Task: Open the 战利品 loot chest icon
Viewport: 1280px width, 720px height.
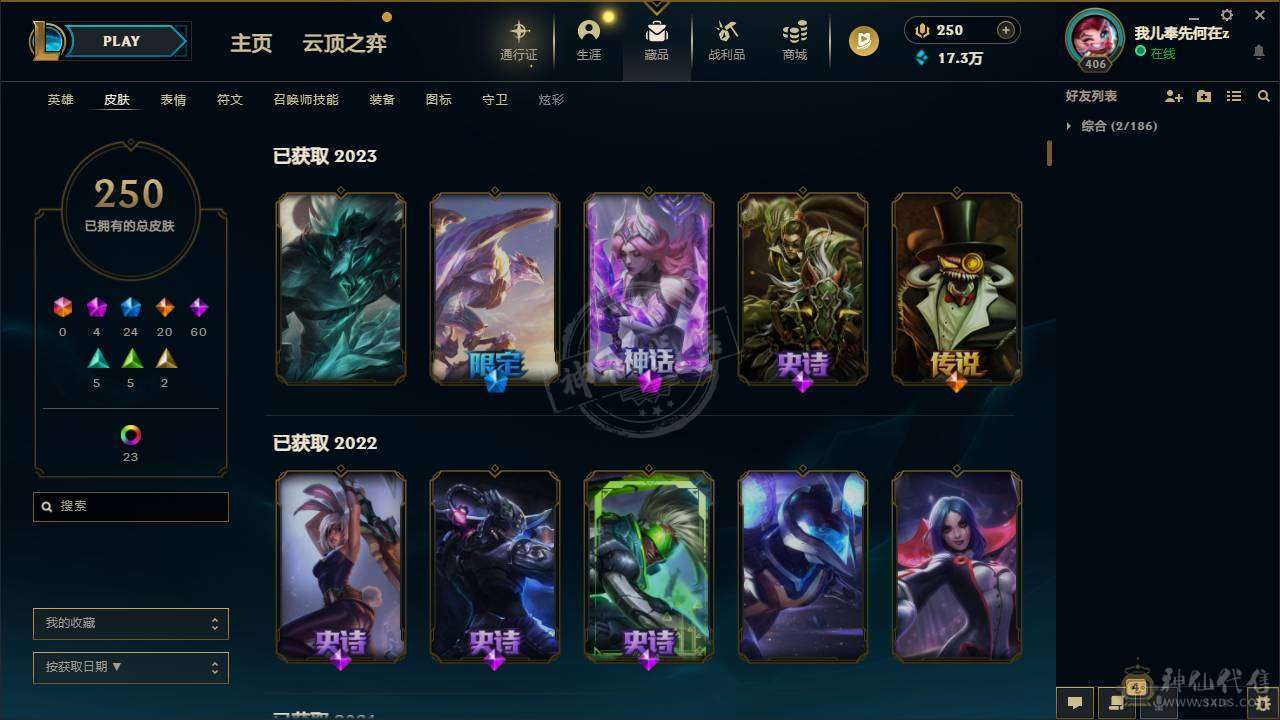Action: point(726,33)
